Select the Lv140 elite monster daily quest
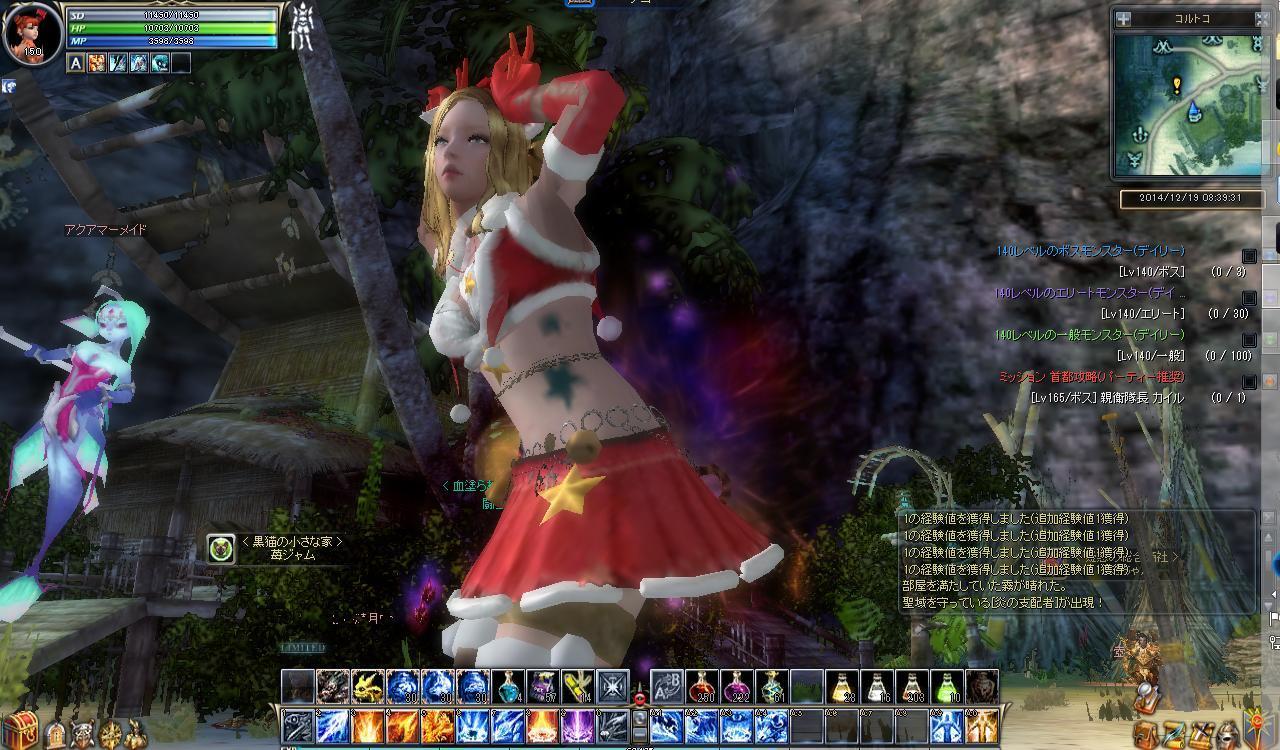The width and height of the screenshot is (1280, 750). tap(1090, 293)
